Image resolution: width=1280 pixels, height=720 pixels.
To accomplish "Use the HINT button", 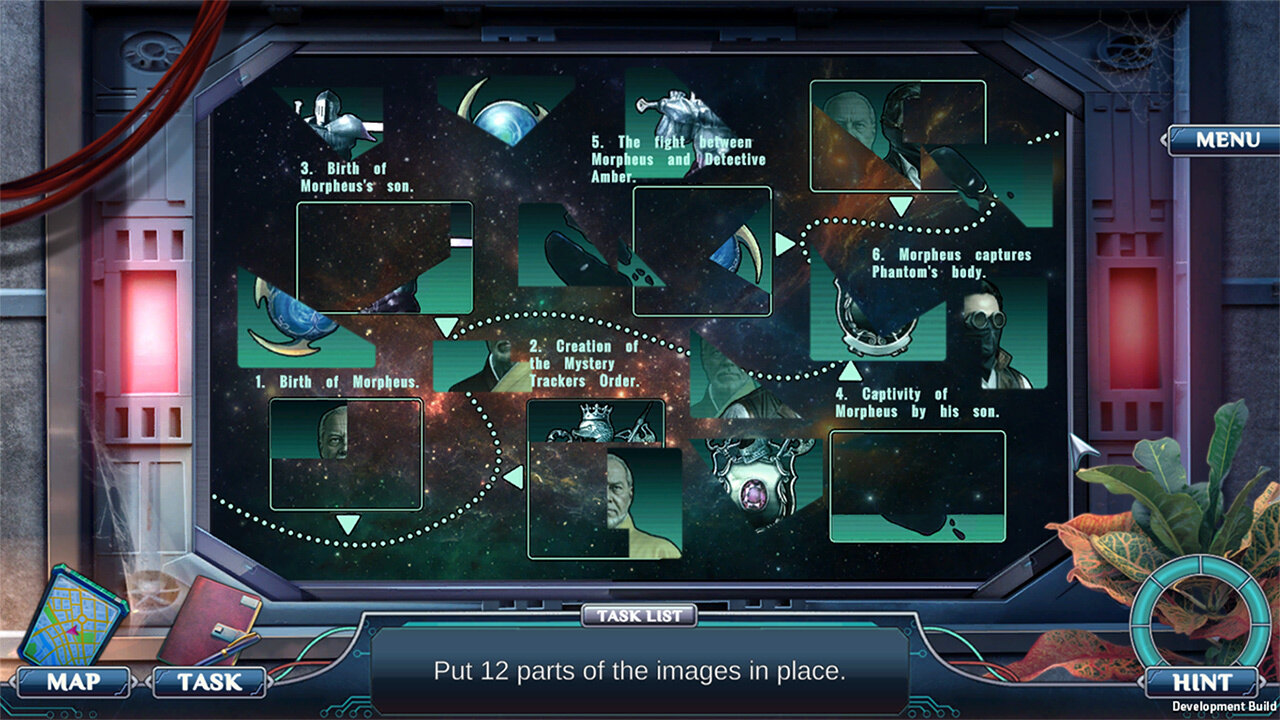I will [1200, 683].
